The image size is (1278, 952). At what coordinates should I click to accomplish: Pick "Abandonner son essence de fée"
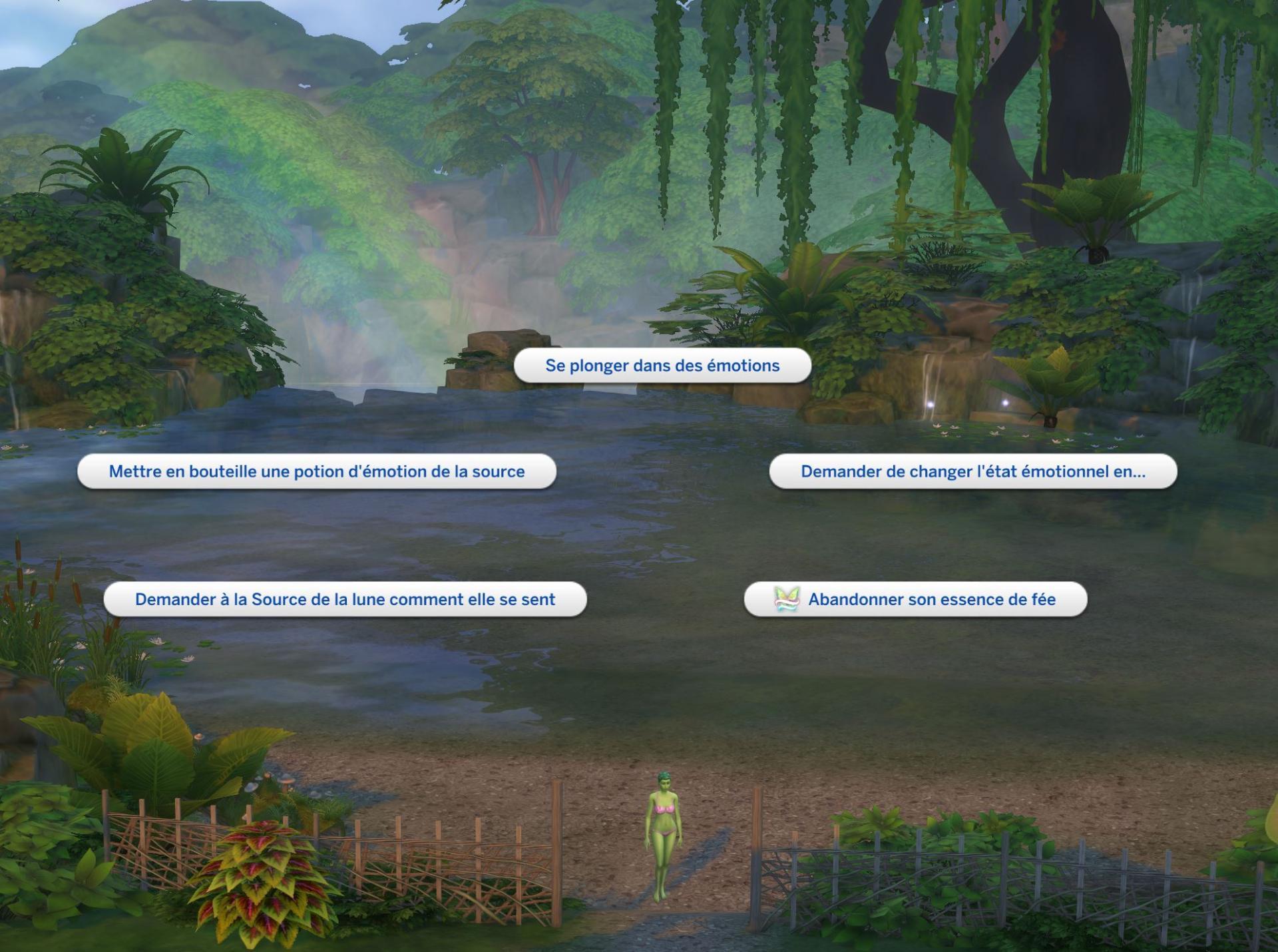click(916, 599)
